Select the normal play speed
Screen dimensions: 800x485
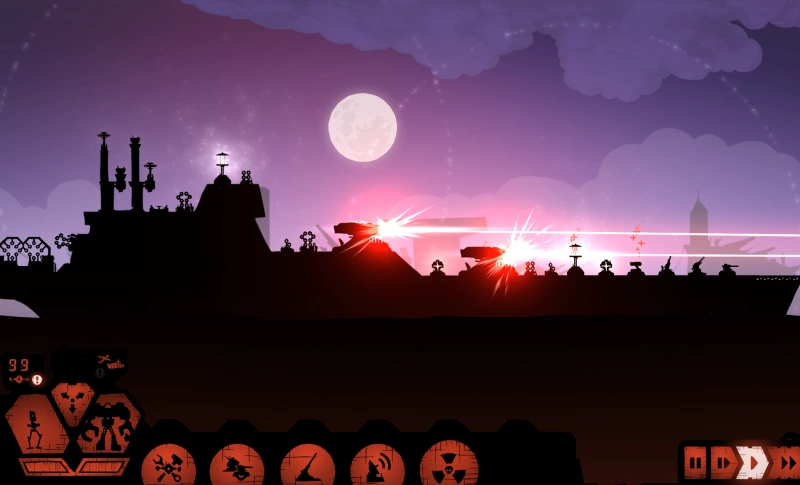pyautogui.click(x=752, y=462)
